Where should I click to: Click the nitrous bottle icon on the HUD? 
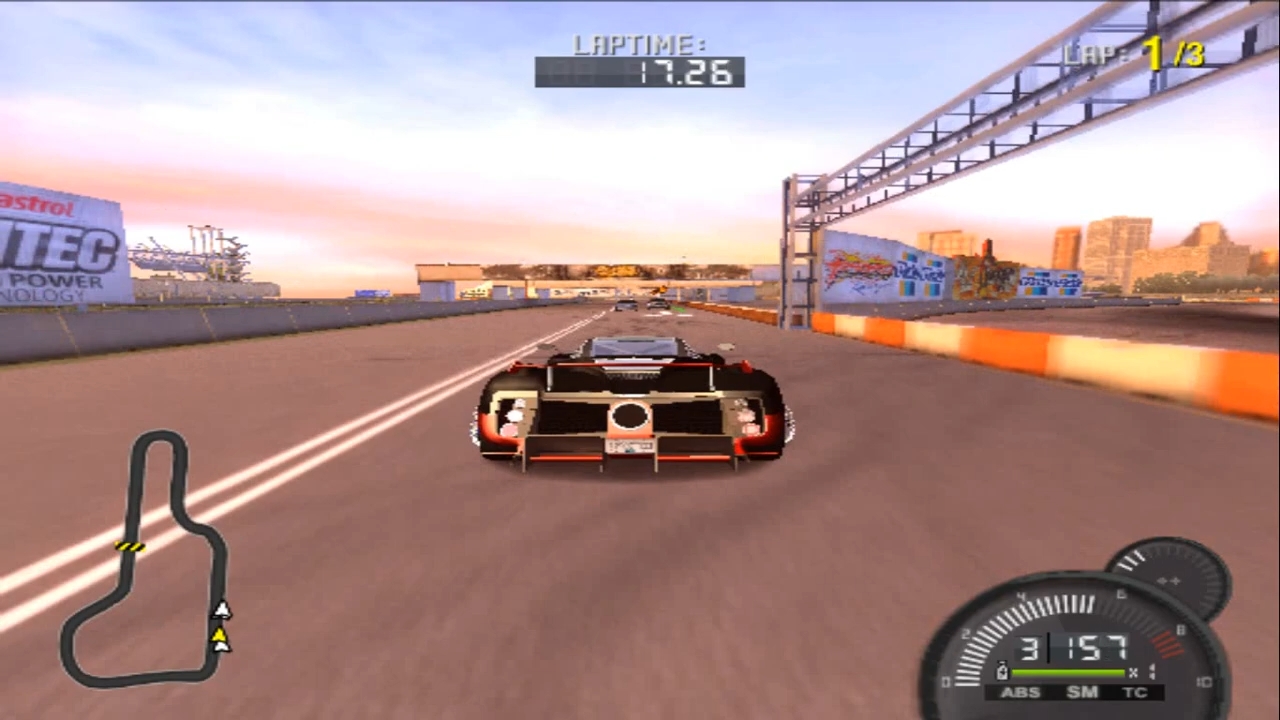click(1002, 670)
